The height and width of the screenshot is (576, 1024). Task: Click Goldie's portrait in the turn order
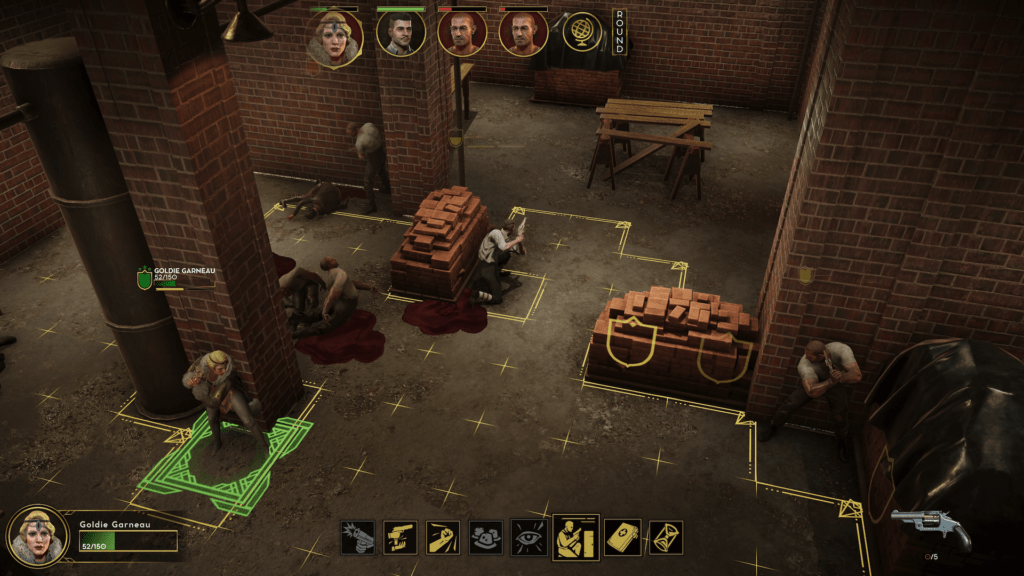click(335, 37)
